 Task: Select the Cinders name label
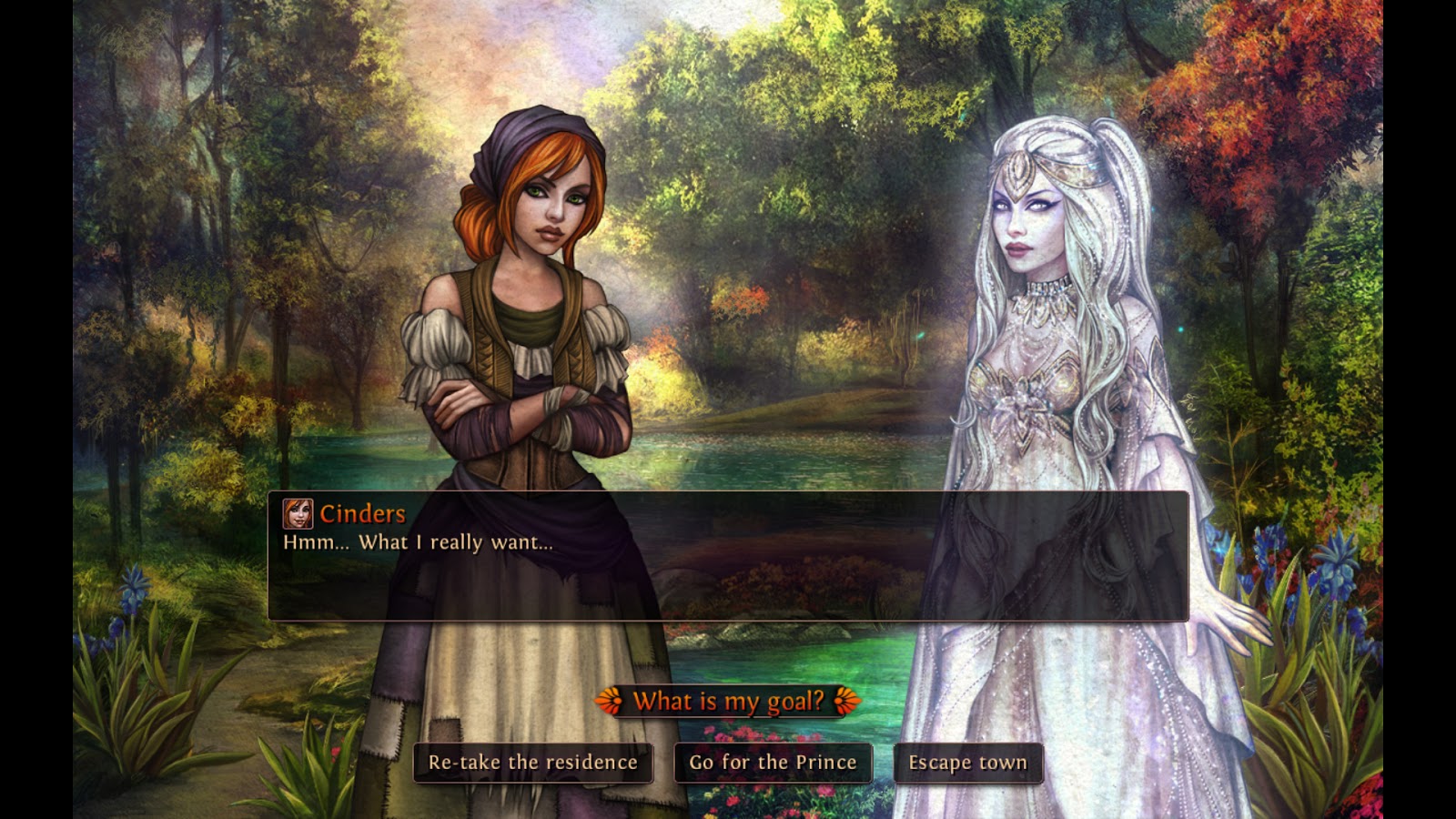coord(363,515)
